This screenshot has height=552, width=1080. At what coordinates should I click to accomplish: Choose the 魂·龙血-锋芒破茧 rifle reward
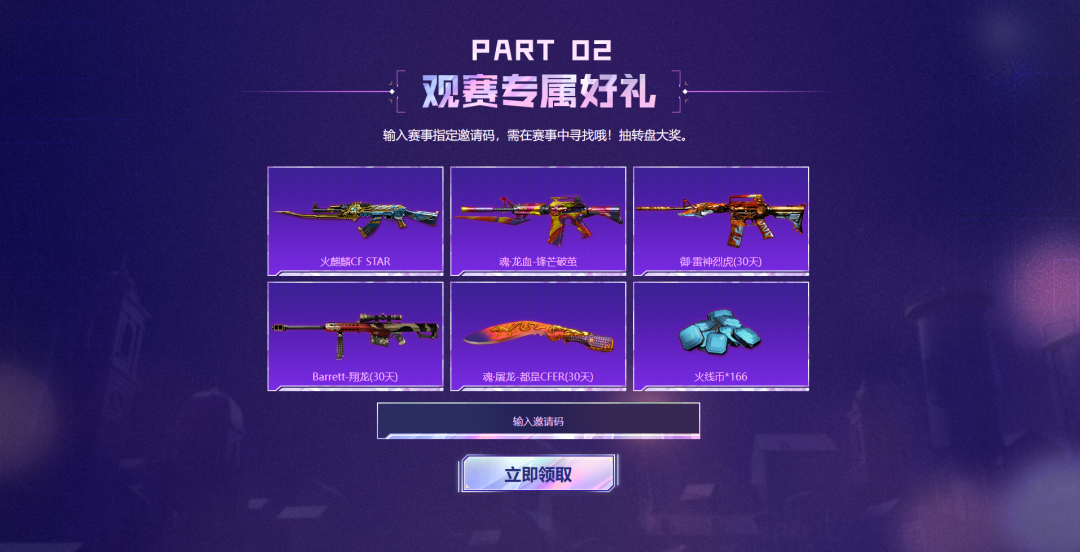[x=538, y=221]
